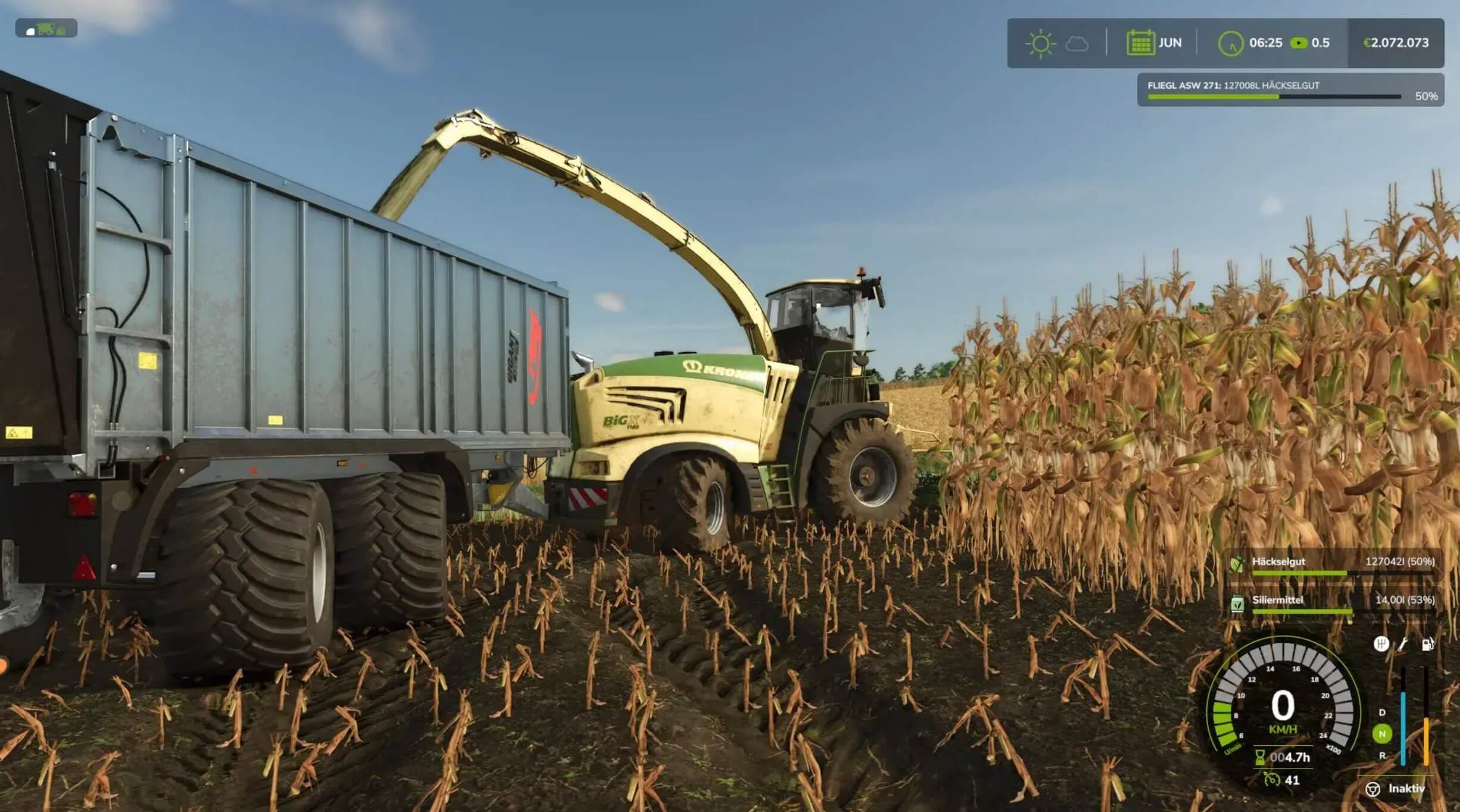Click the steering wheel Inaktiv helper icon

point(1372,789)
